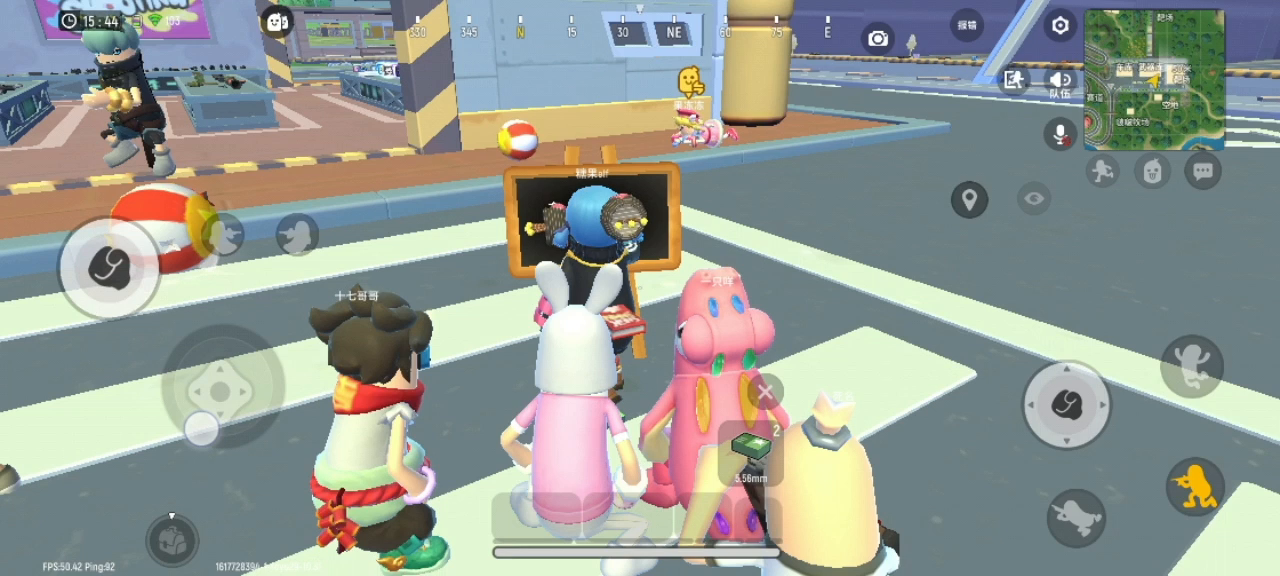Tap the jump figure button

(1192, 365)
